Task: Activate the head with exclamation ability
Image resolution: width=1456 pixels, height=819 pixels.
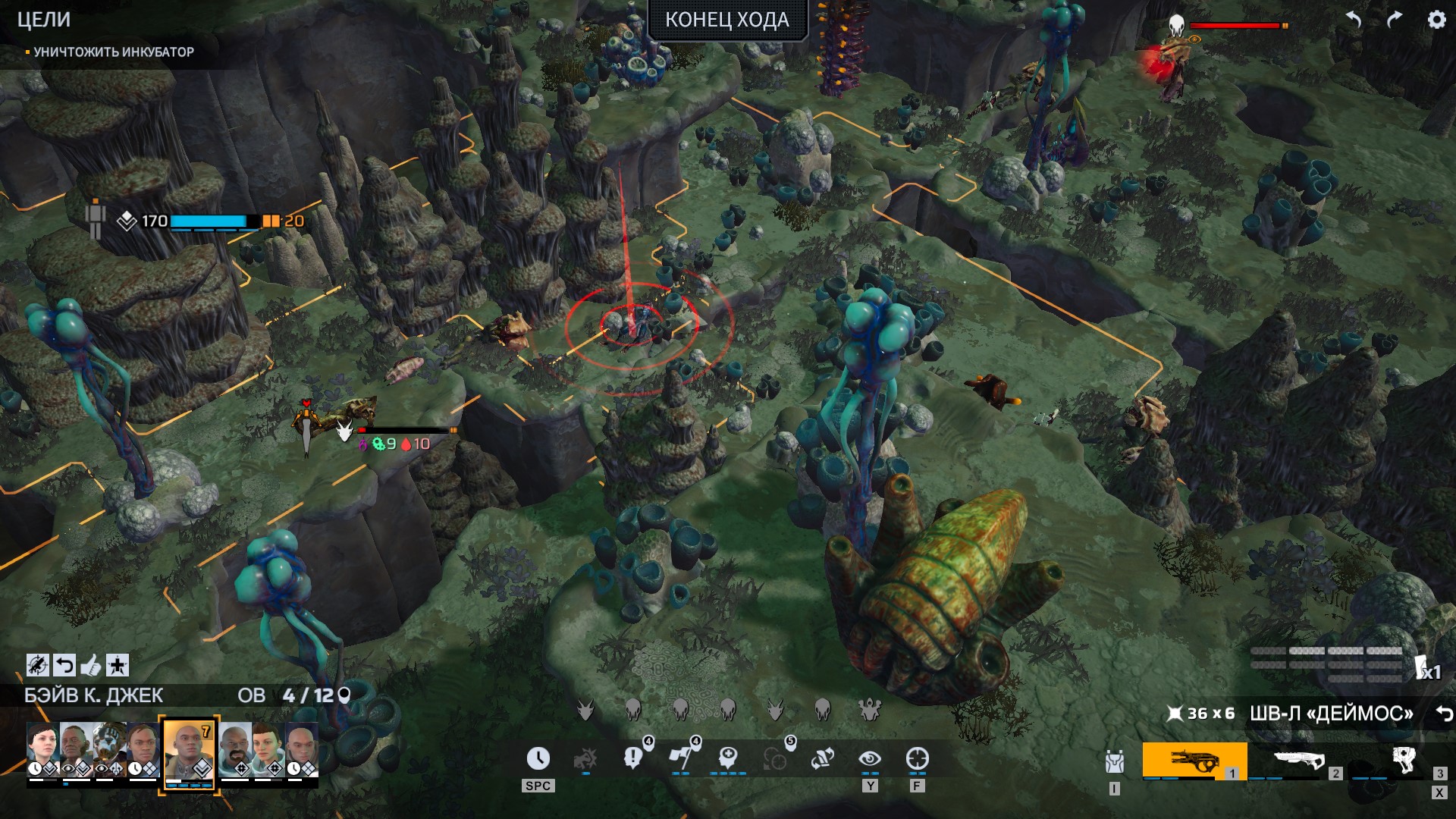Action: tap(632, 758)
